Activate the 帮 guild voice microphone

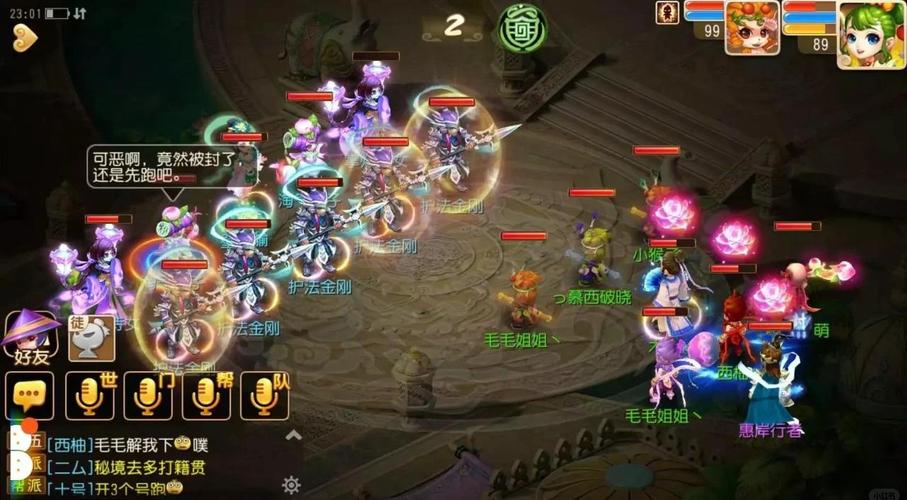pos(206,396)
